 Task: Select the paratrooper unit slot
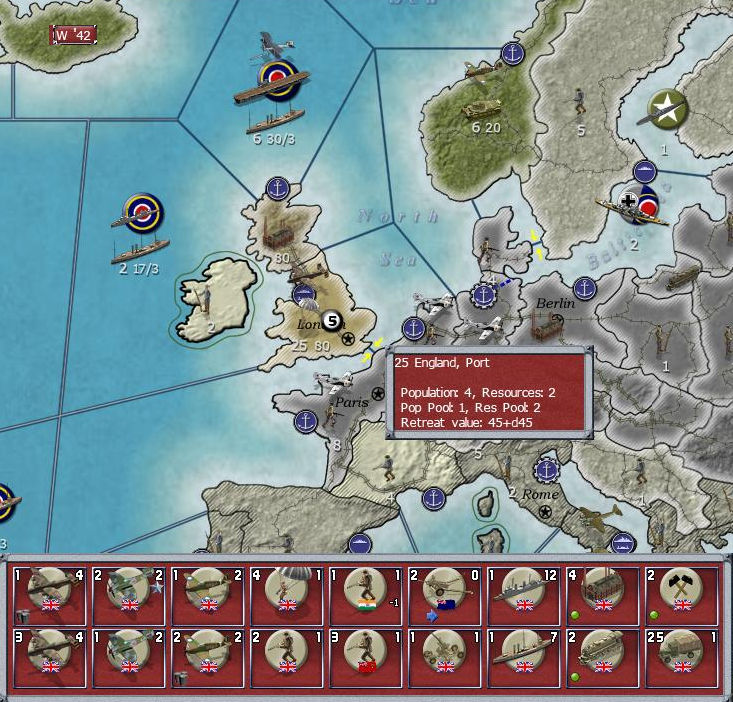point(287,595)
